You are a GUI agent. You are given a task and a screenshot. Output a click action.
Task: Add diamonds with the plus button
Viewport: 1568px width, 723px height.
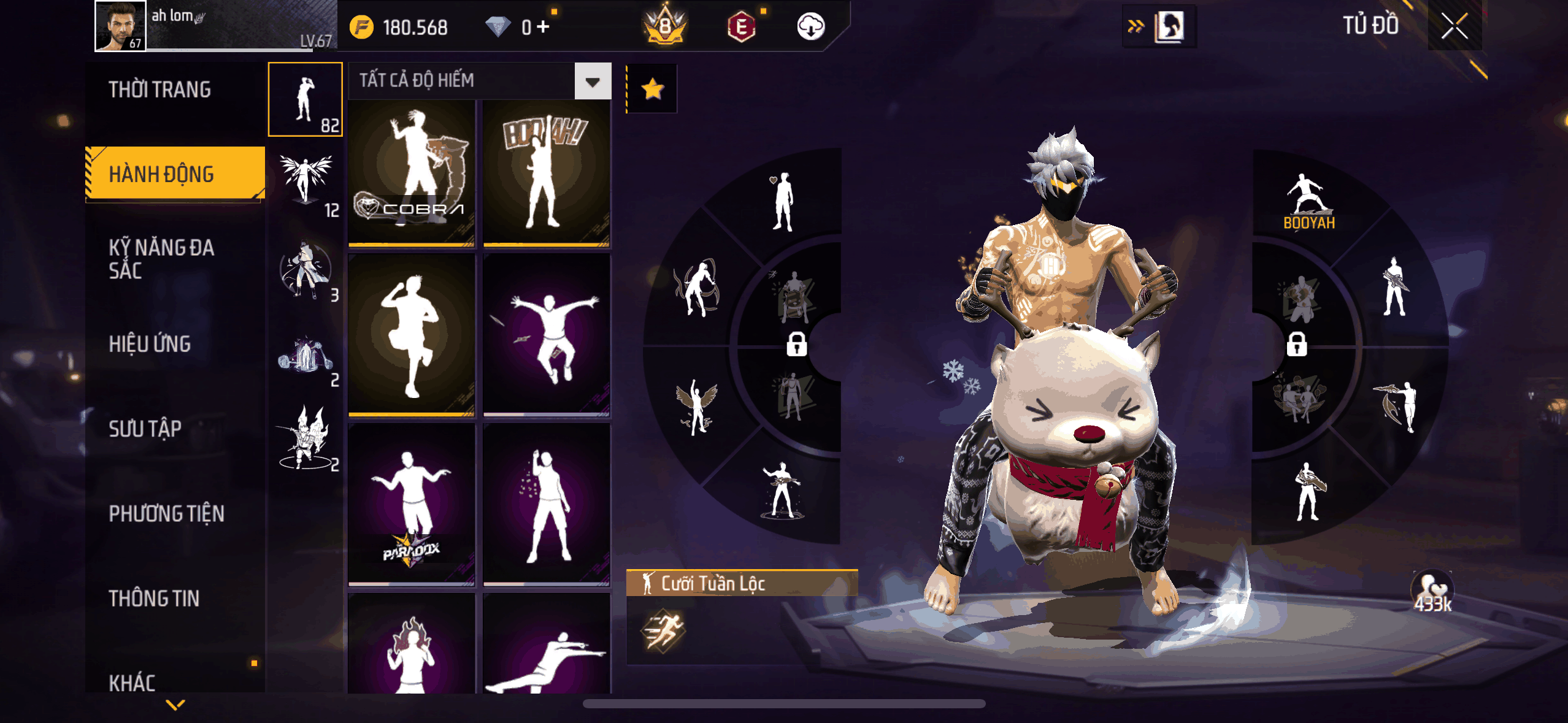[x=543, y=26]
